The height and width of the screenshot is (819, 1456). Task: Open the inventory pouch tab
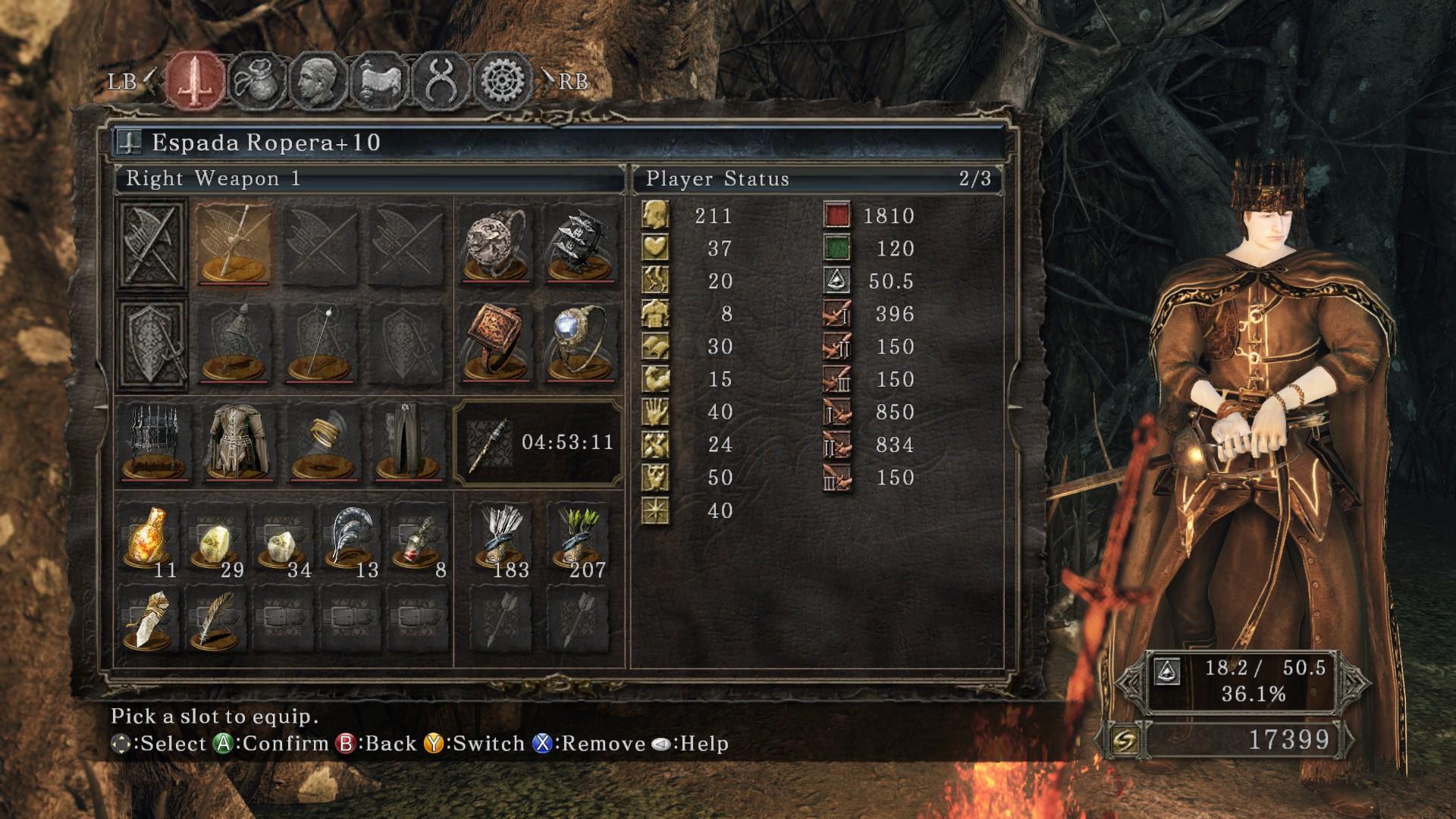[x=258, y=80]
